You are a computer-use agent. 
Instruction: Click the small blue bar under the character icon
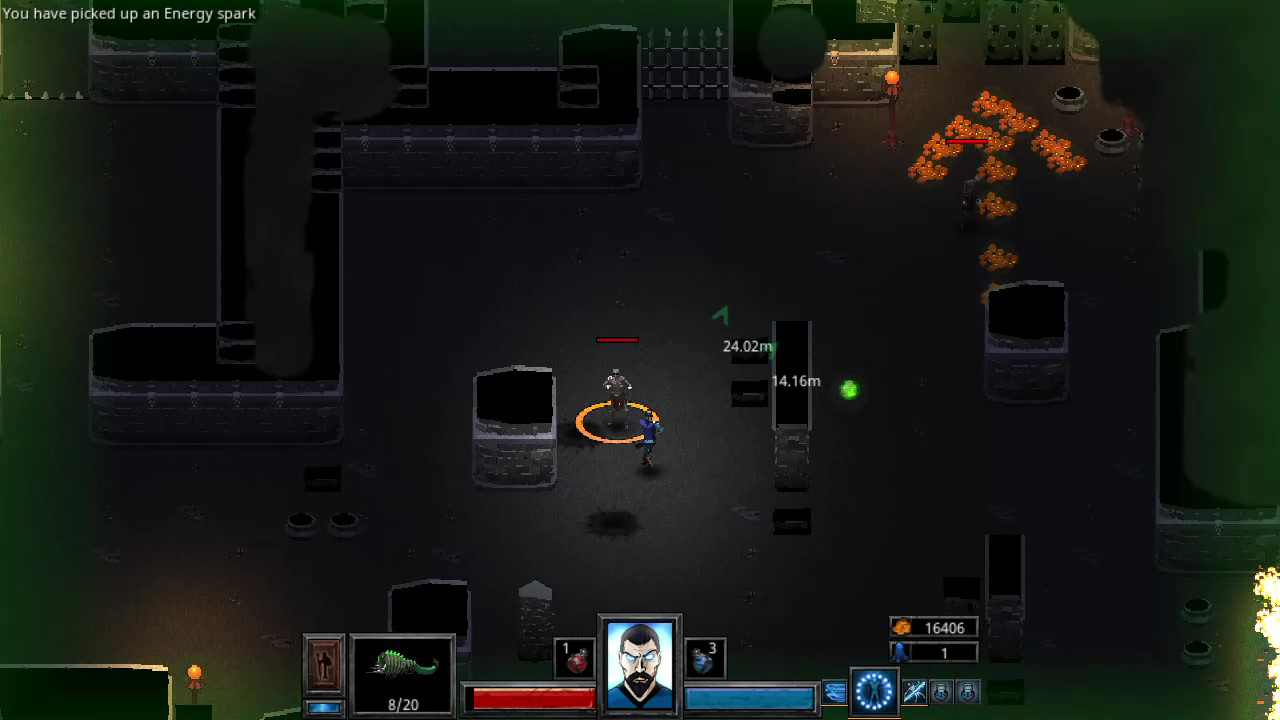coord(323,706)
